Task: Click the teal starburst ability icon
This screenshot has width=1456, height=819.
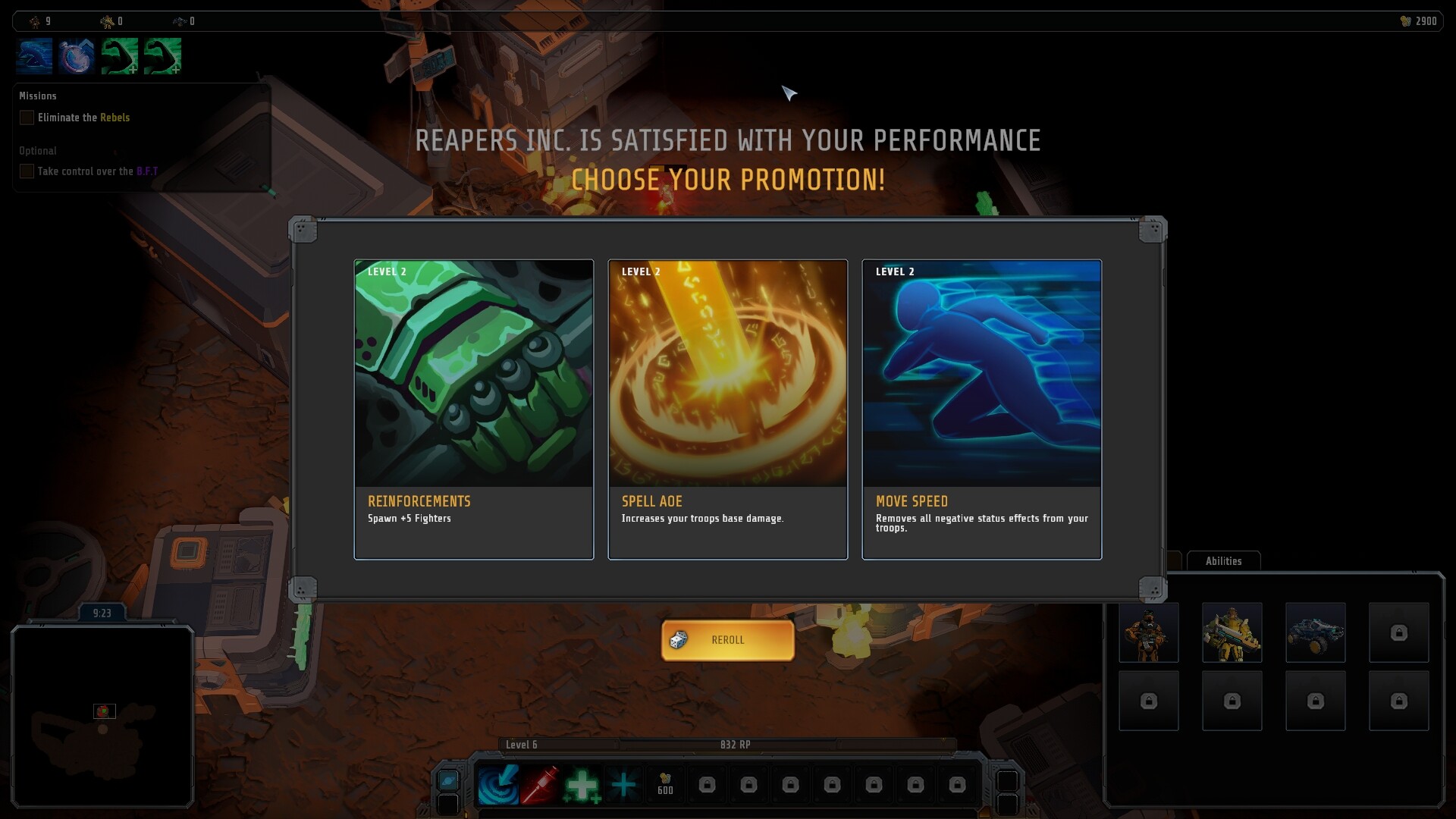Action: [x=624, y=785]
